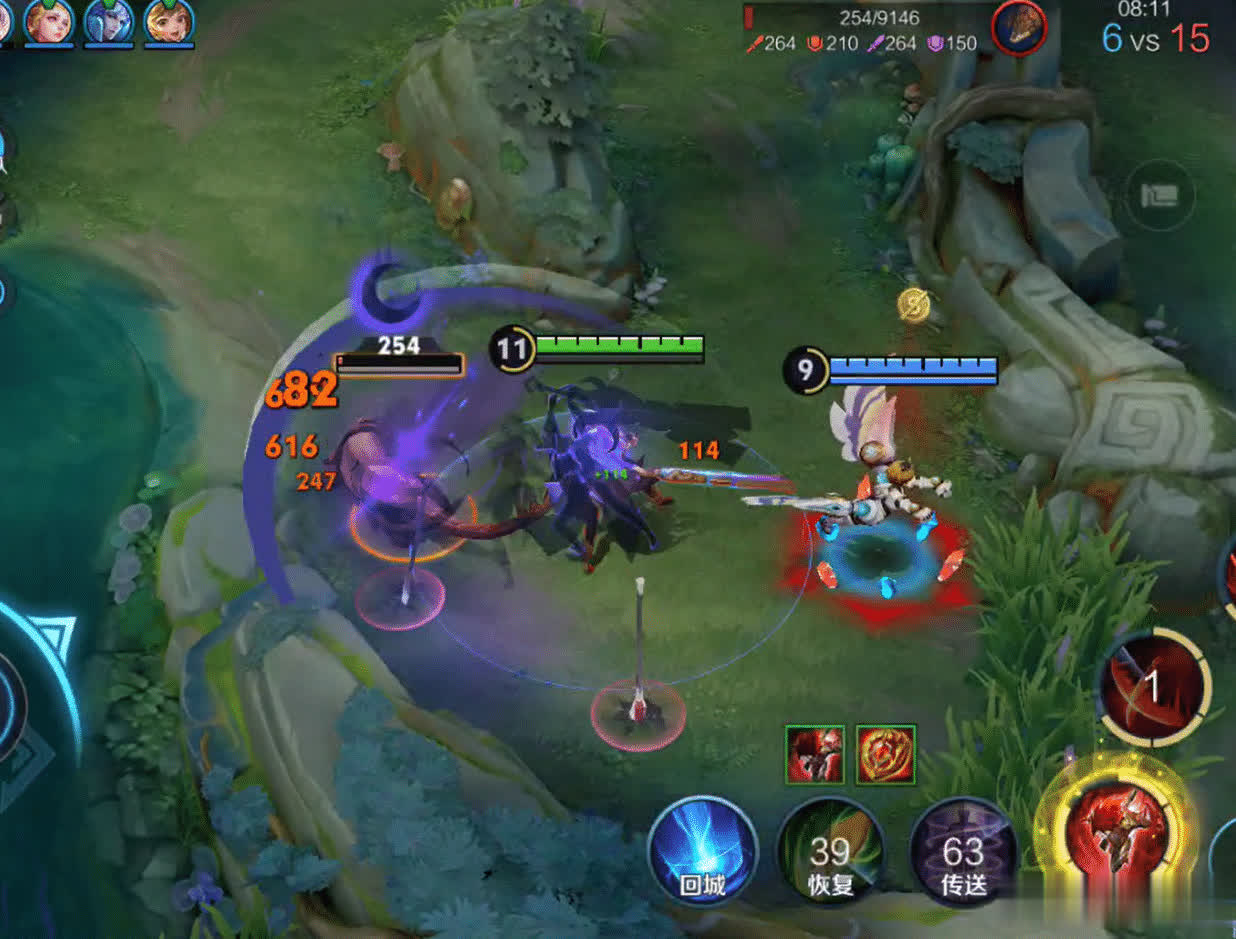Screen dimensions: 1236x939
Task: Select the red axe warrior item icon
Action: pyautogui.click(x=815, y=754)
